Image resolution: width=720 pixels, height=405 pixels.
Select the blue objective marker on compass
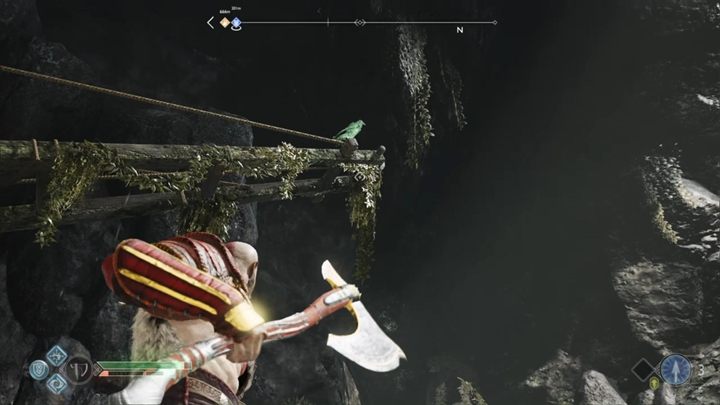click(x=237, y=21)
